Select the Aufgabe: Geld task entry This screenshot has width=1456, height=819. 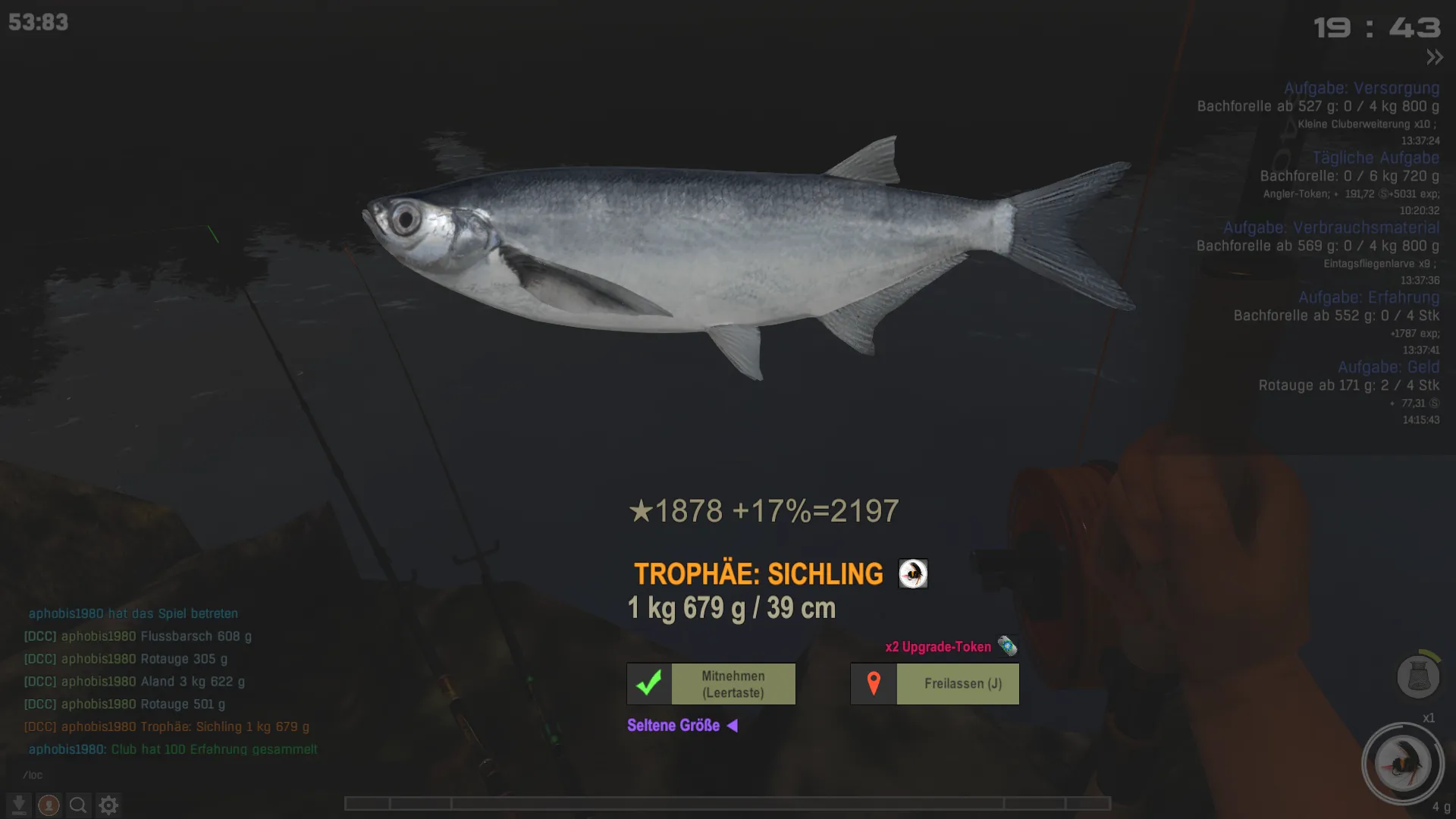(1388, 367)
